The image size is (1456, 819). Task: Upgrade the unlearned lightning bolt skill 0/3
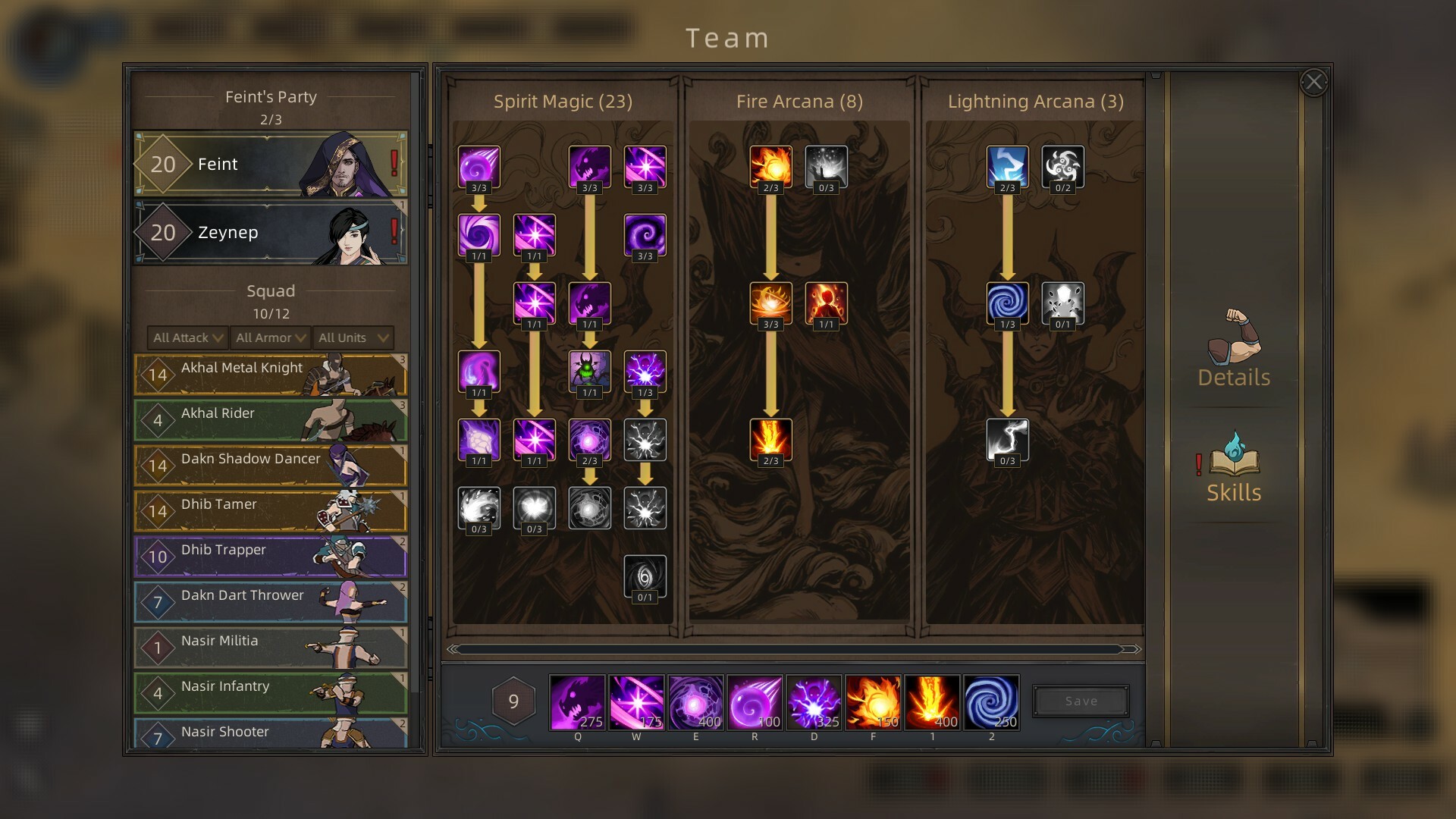tap(1007, 440)
